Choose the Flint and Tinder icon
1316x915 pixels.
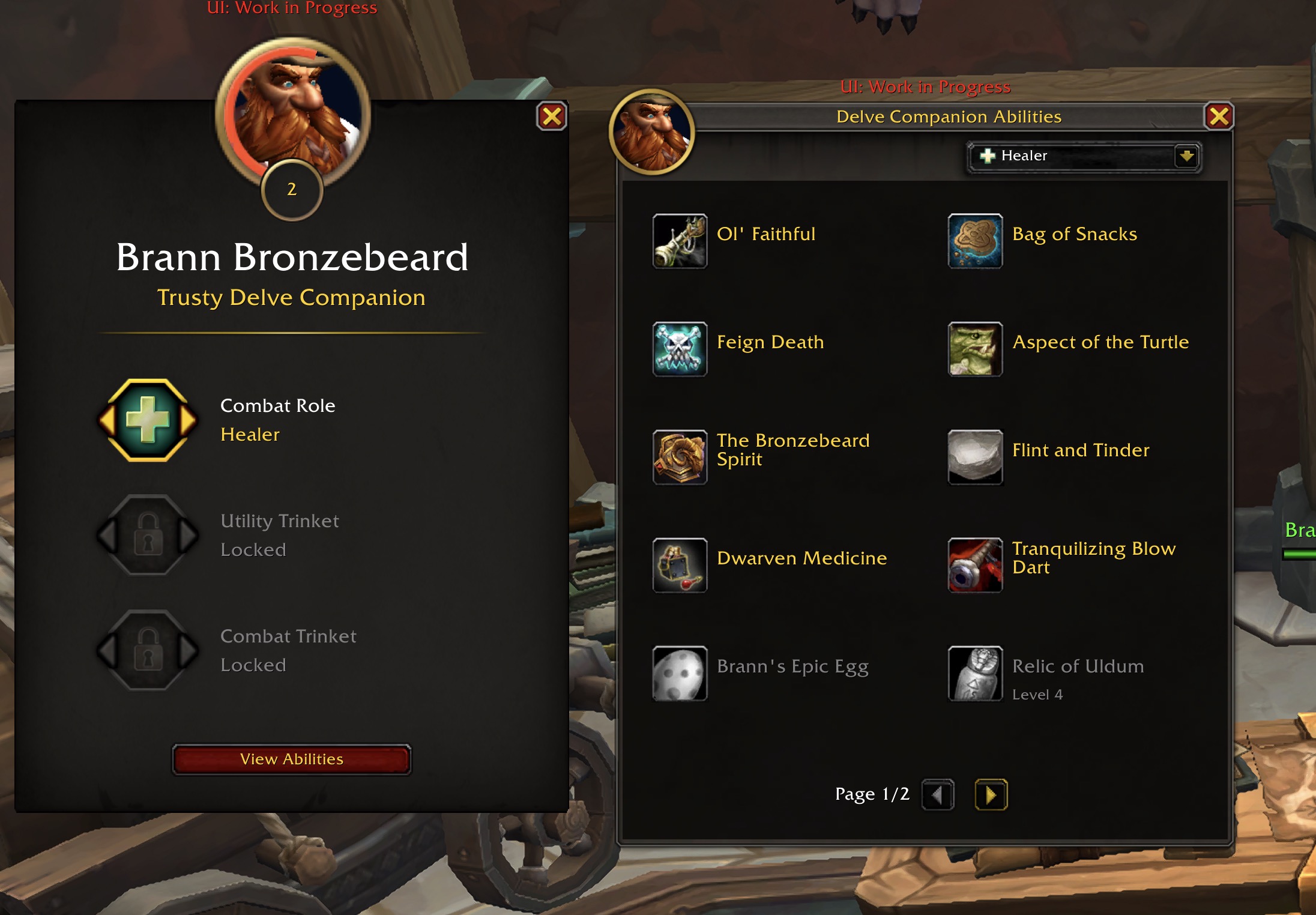[975, 458]
